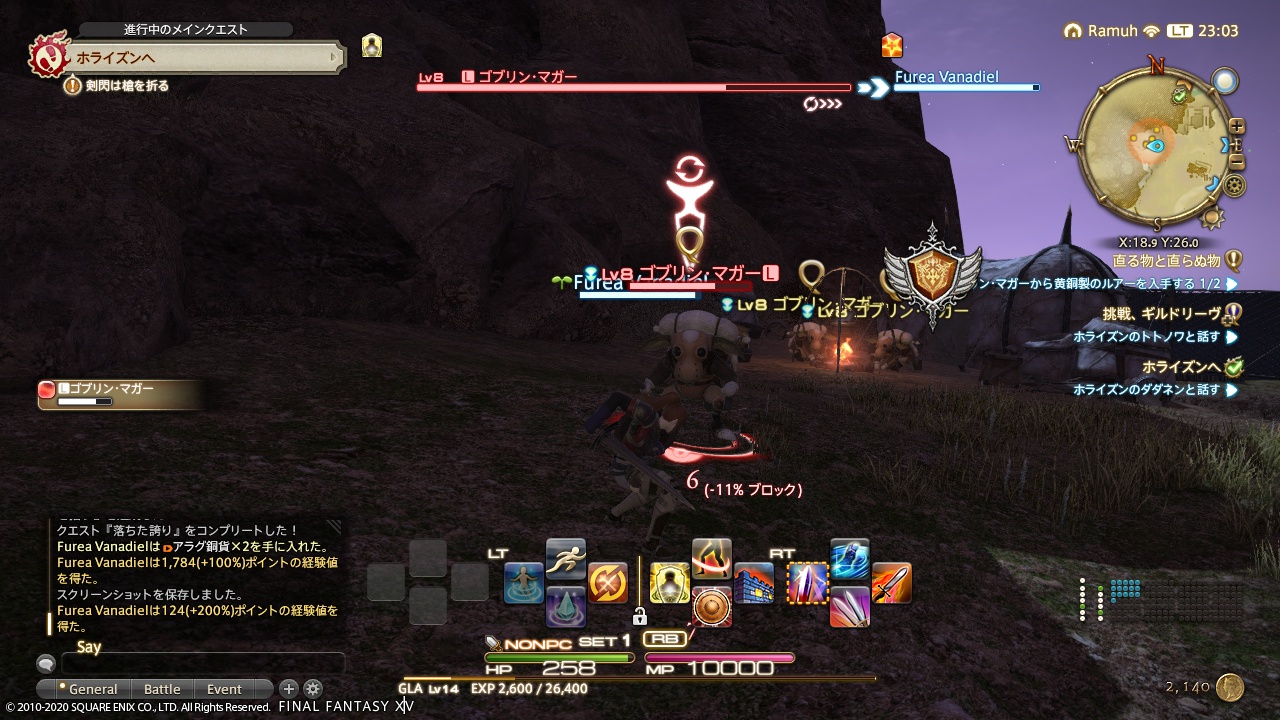This screenshot has width=1280, height=720.
Task: Click the green checkmark on ホライズンへ quest
Action: (x=1232, y=366)
